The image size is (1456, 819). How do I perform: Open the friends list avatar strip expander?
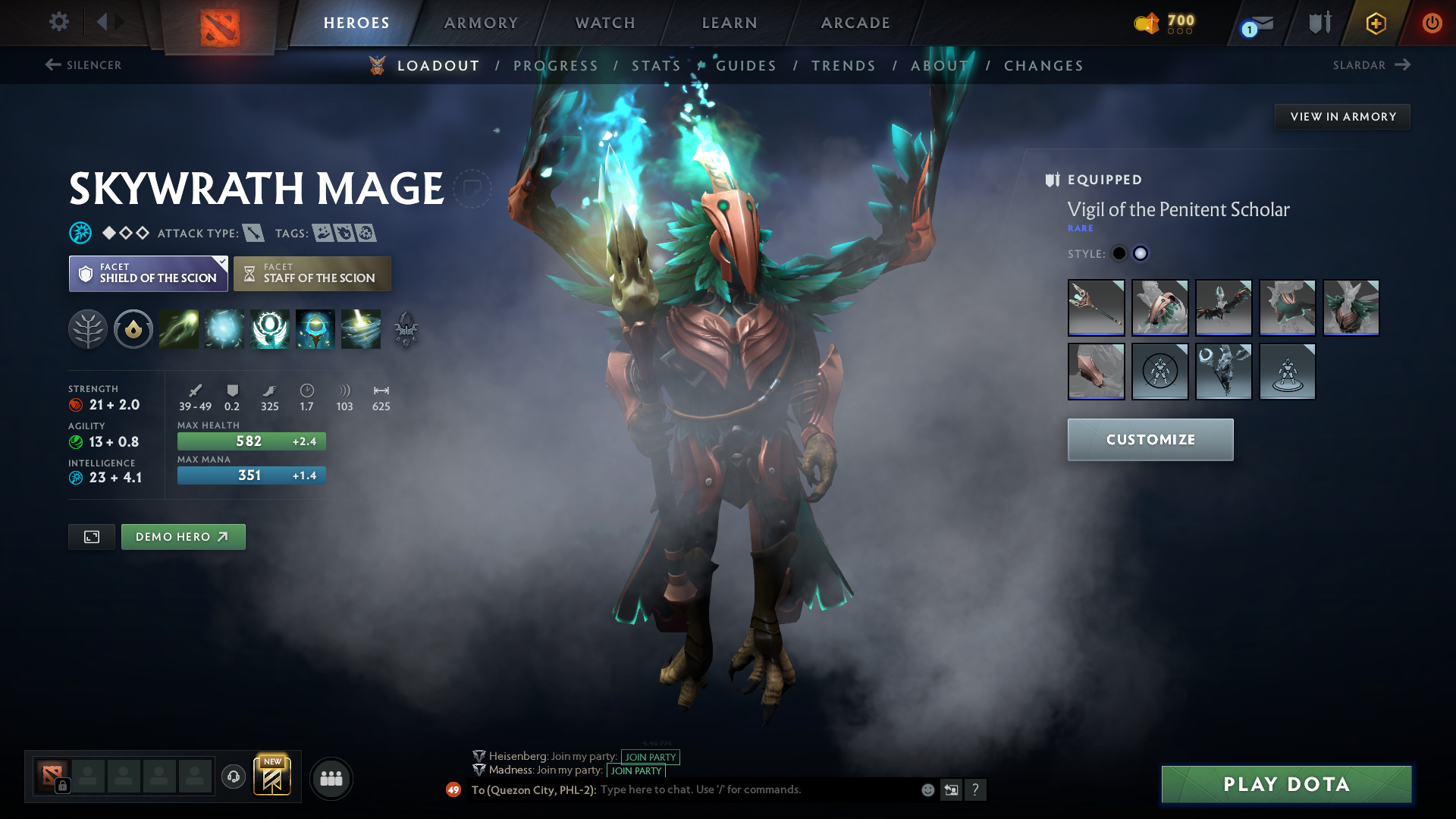coord(331,778)
